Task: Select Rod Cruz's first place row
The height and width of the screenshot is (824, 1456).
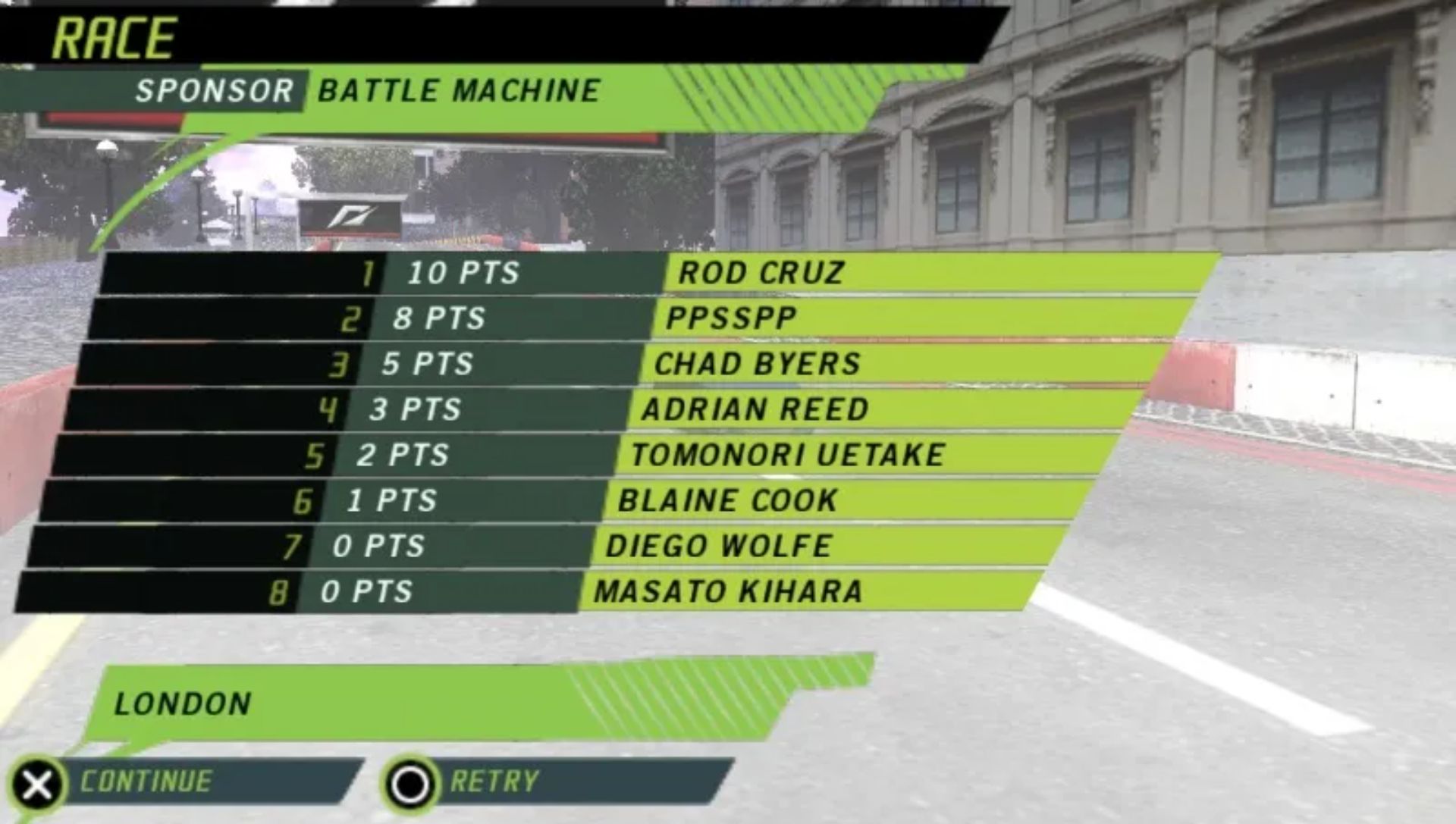Action: [x=761, y=273]
